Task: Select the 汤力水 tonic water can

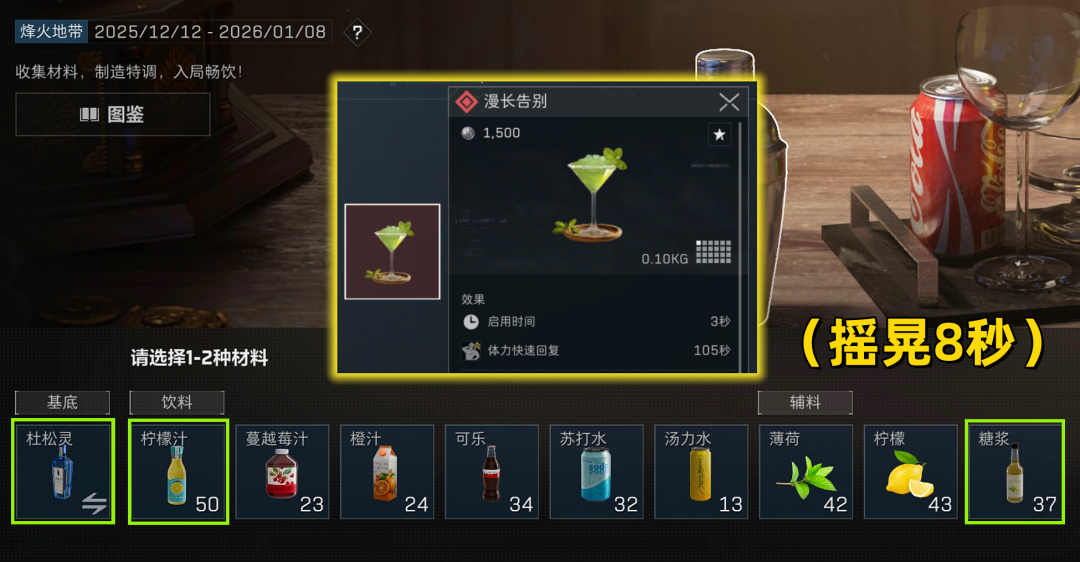Action: (701, 472)
